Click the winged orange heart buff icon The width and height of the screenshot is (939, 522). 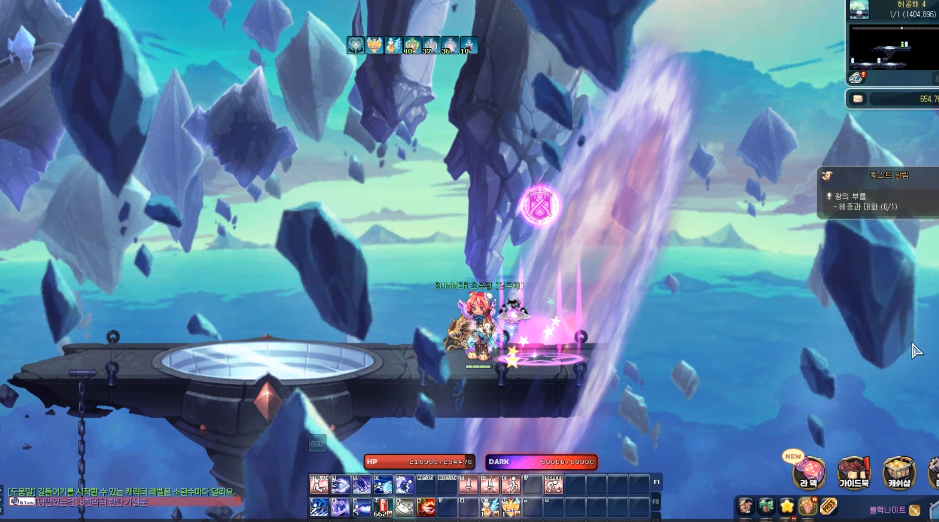click(x=374, y=45)
